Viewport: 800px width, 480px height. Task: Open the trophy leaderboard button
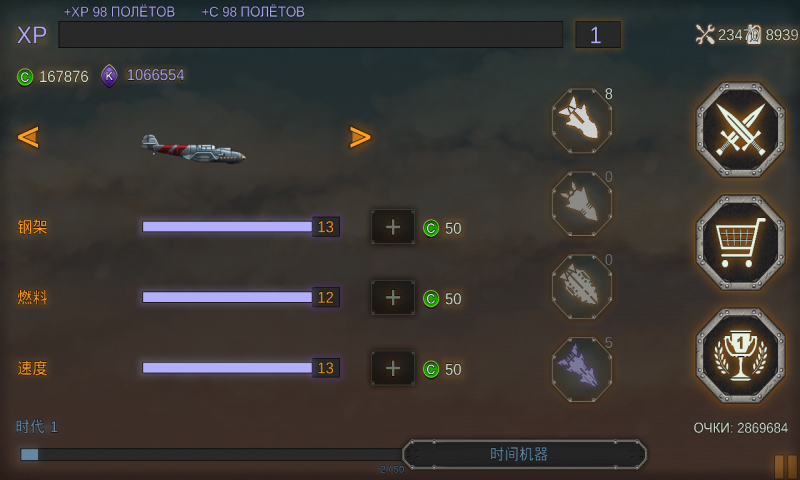(740, 355)
